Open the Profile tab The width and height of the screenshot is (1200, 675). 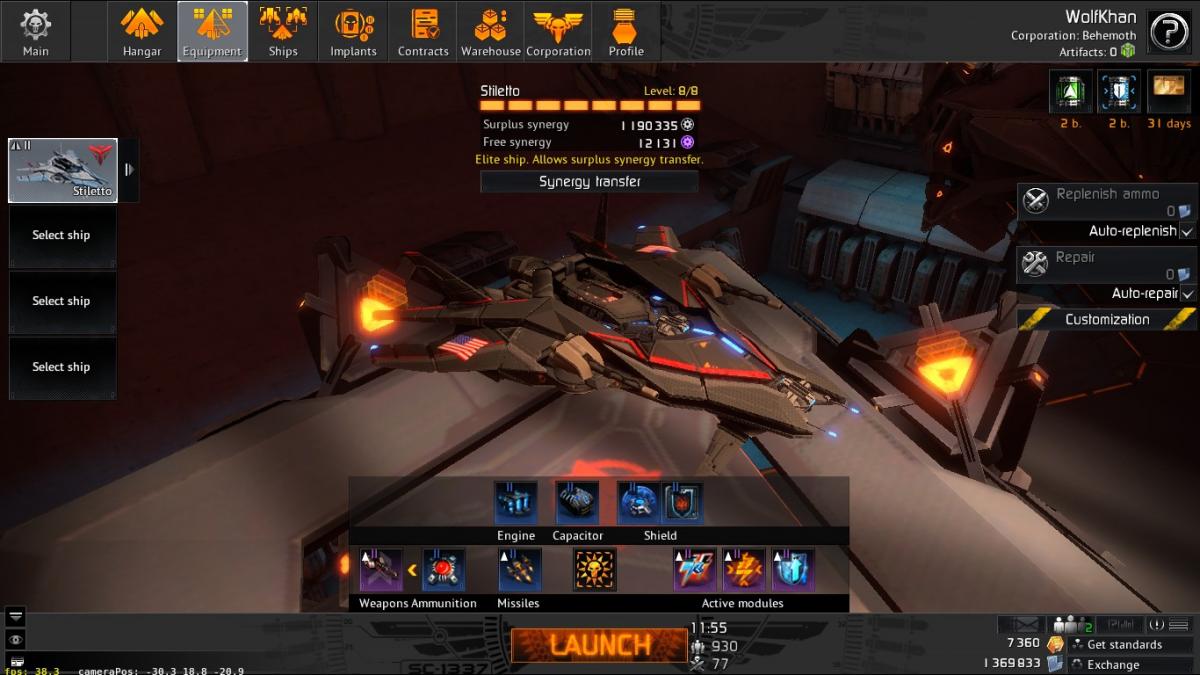point(626,31)
